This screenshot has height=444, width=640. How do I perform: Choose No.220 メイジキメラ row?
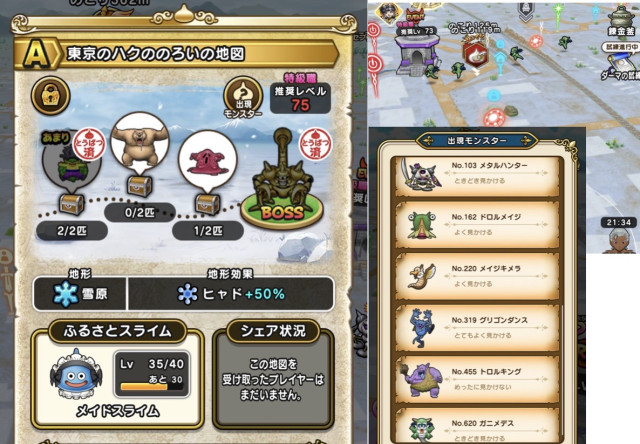pos(475,274)
